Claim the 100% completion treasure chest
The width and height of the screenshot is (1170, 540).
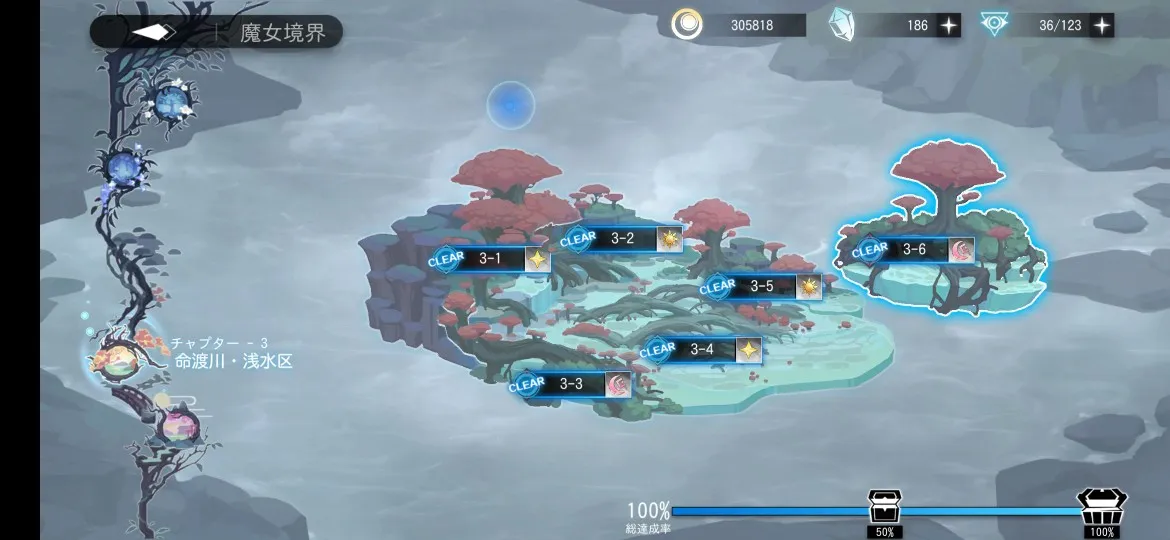[1101, 506]
